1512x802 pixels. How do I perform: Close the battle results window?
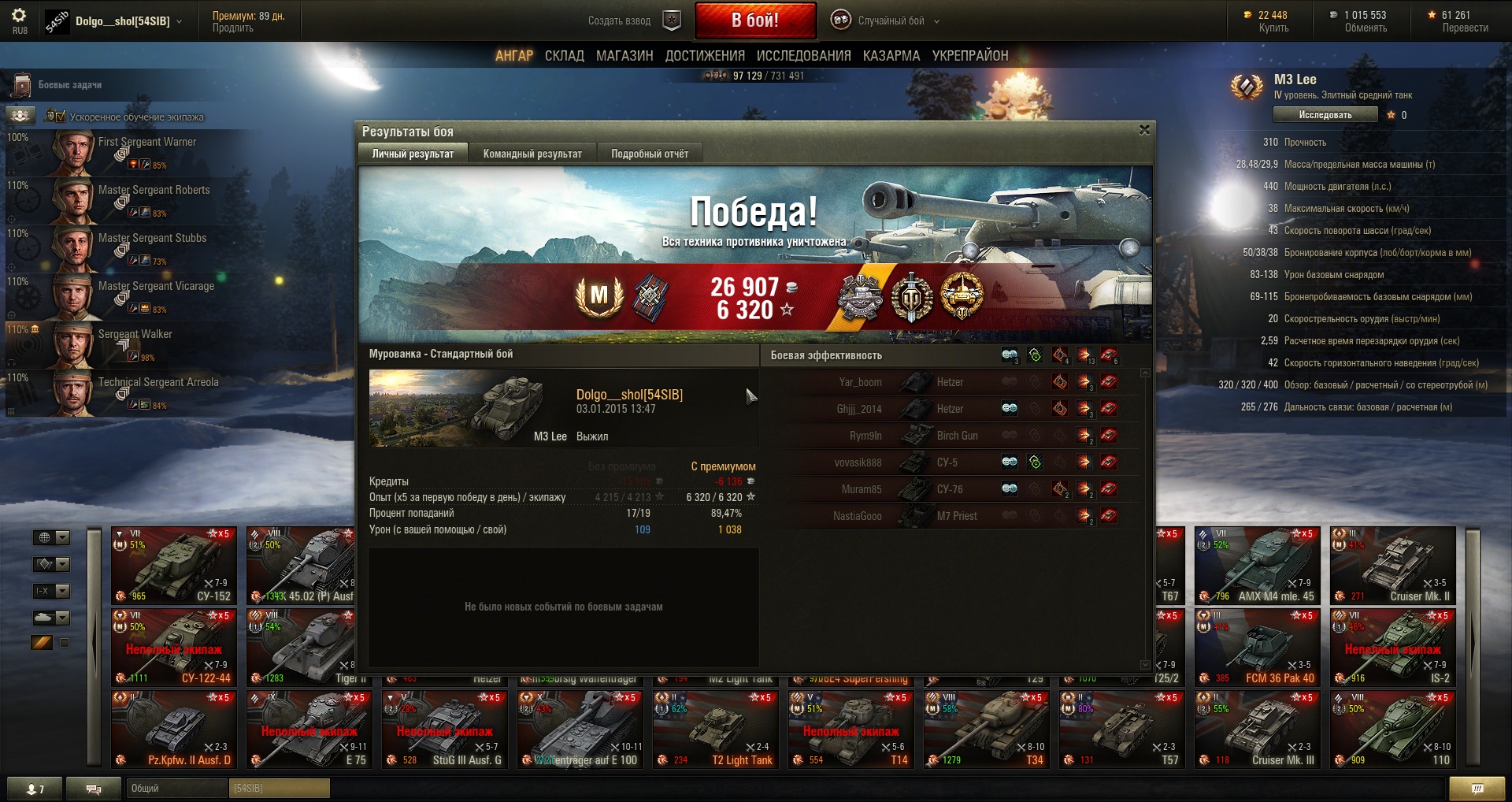(1144, 130)
